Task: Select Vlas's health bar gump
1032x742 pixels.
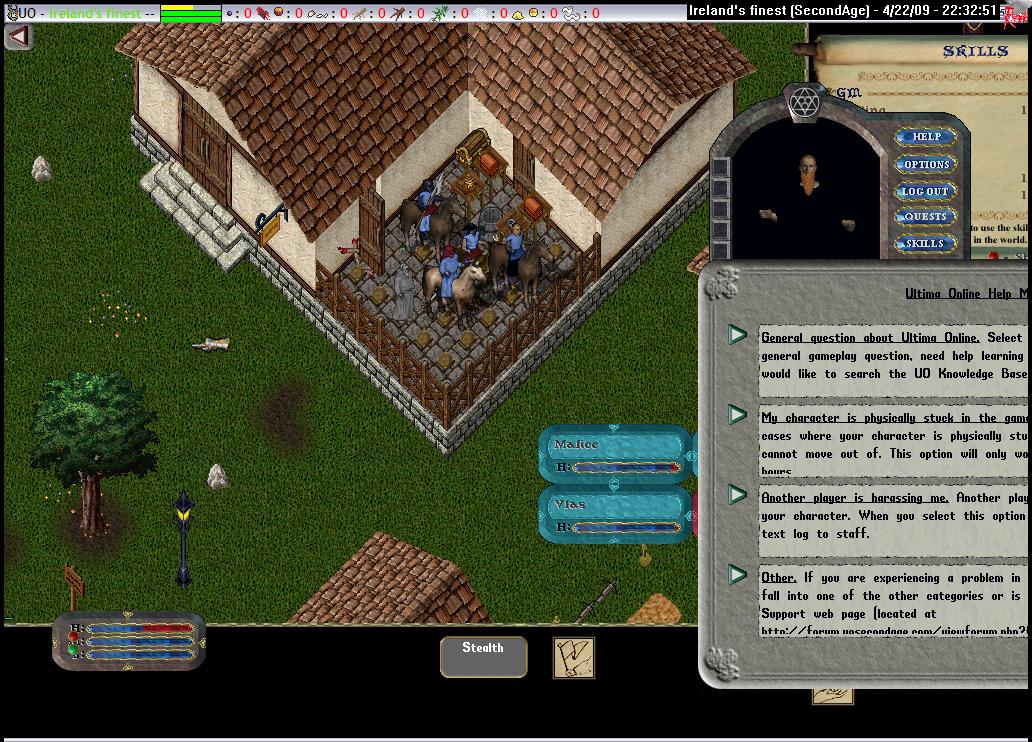Action: (x=615, y=515)
